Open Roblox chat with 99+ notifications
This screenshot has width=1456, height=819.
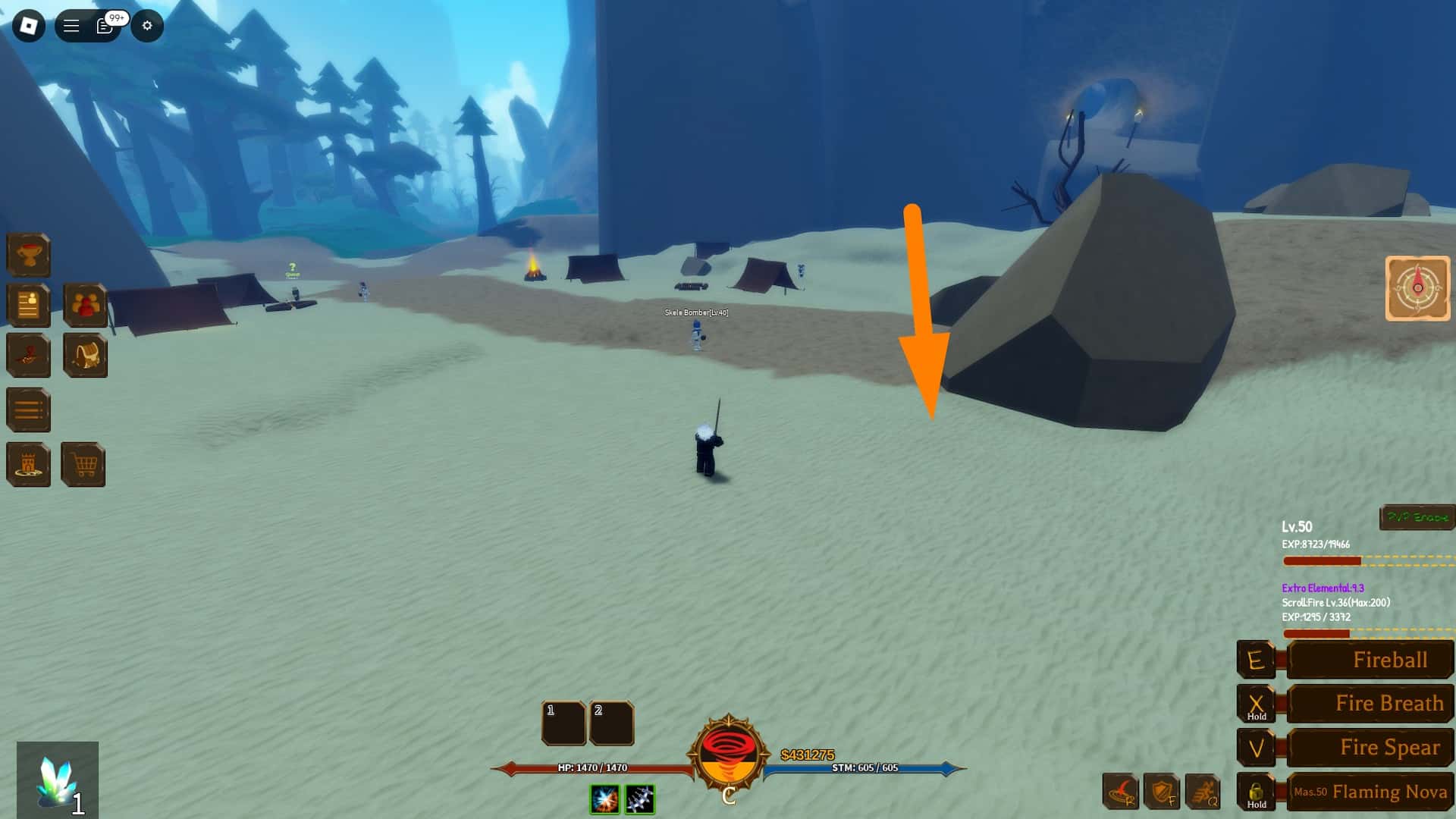point(104,26)
